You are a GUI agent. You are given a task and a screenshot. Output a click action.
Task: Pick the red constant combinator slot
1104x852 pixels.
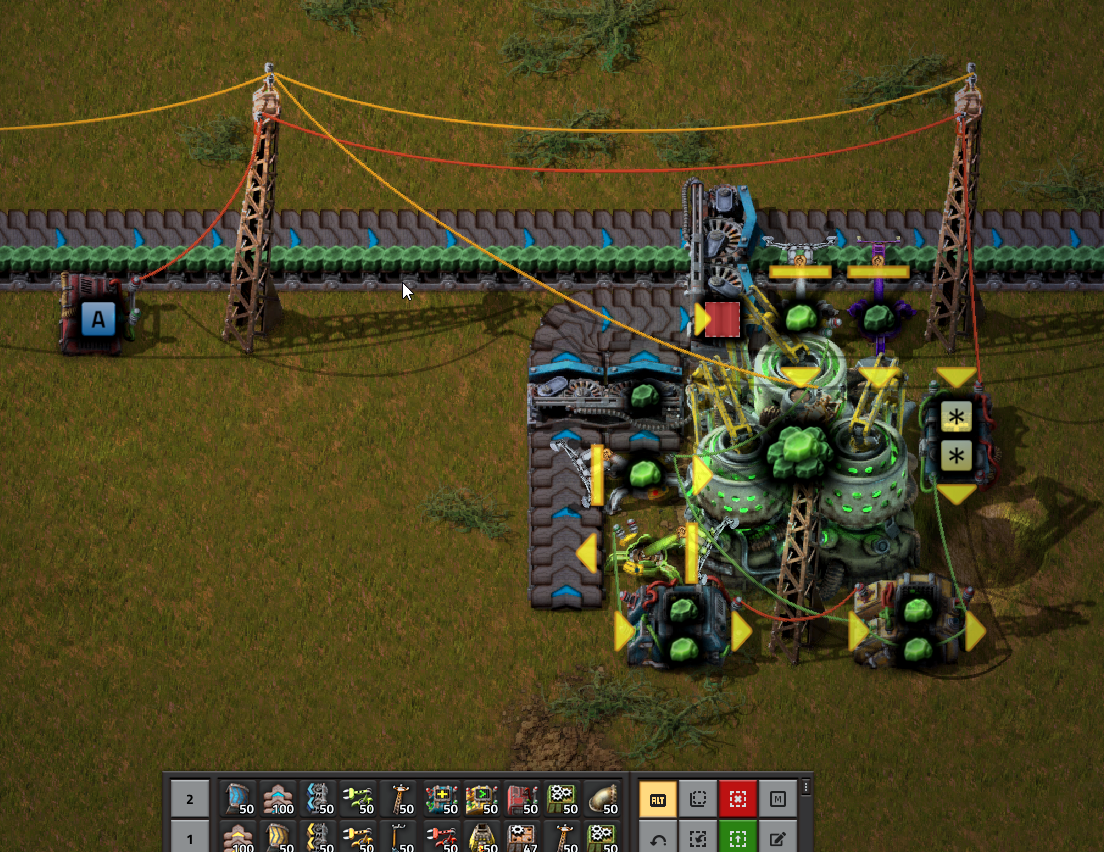pyautogui.click(x=523, y=798)
